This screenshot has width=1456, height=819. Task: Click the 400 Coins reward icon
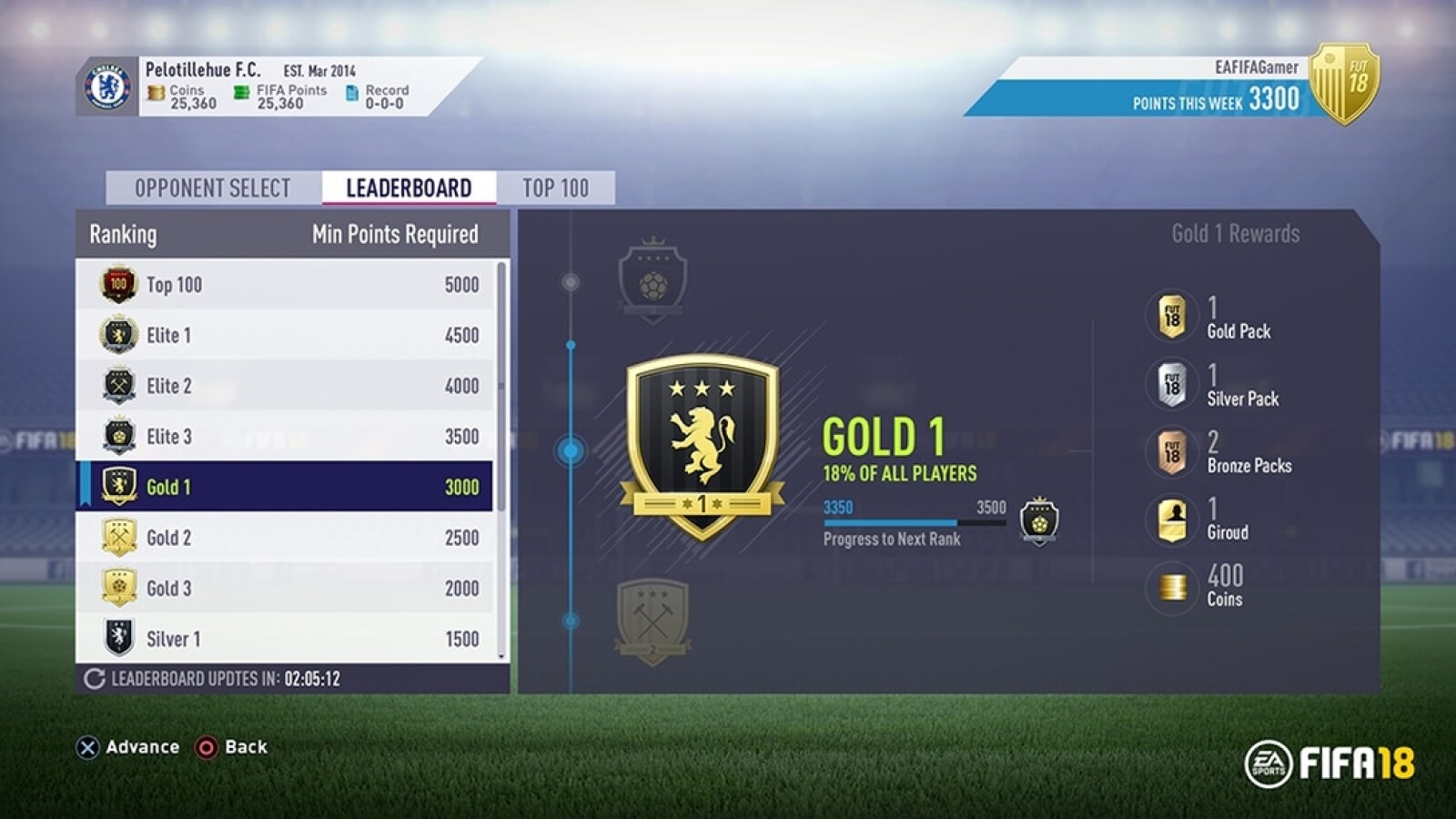tap(1171, 587)
